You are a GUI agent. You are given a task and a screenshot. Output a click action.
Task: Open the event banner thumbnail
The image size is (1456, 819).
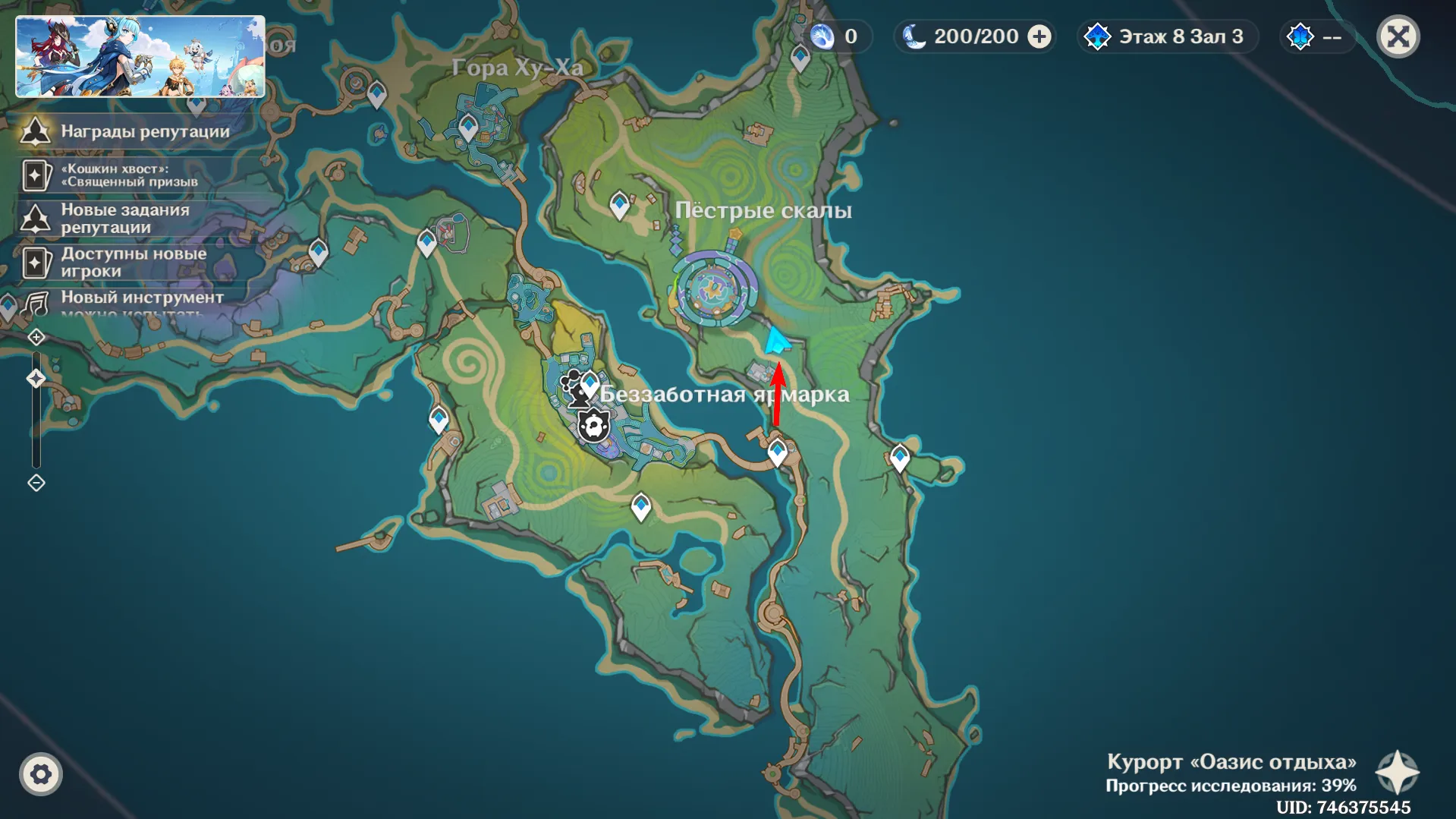pyautogui.click(x=140, y=57)
